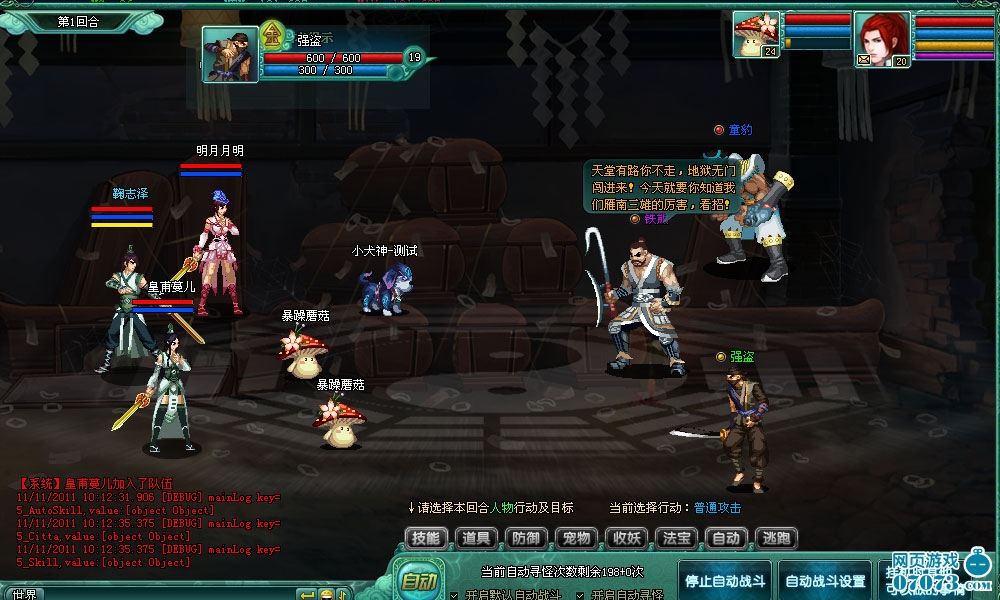Select the mushroom pet portrait
Image resolution: width=1000 pixels, height=600 pixels.
tap(756, 34)
